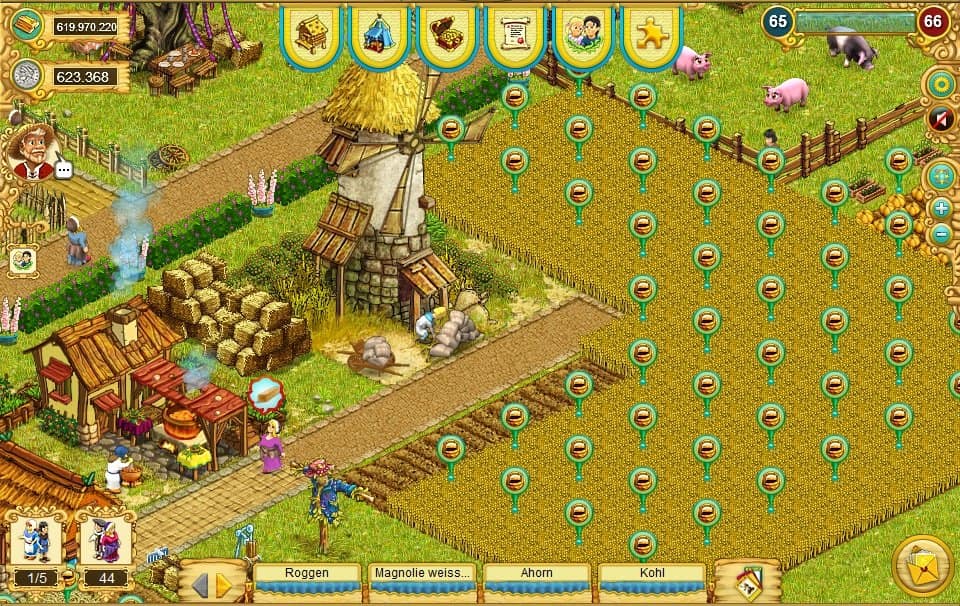
Task: Zoom out with the minus button
Action: (x=941, y=235)
